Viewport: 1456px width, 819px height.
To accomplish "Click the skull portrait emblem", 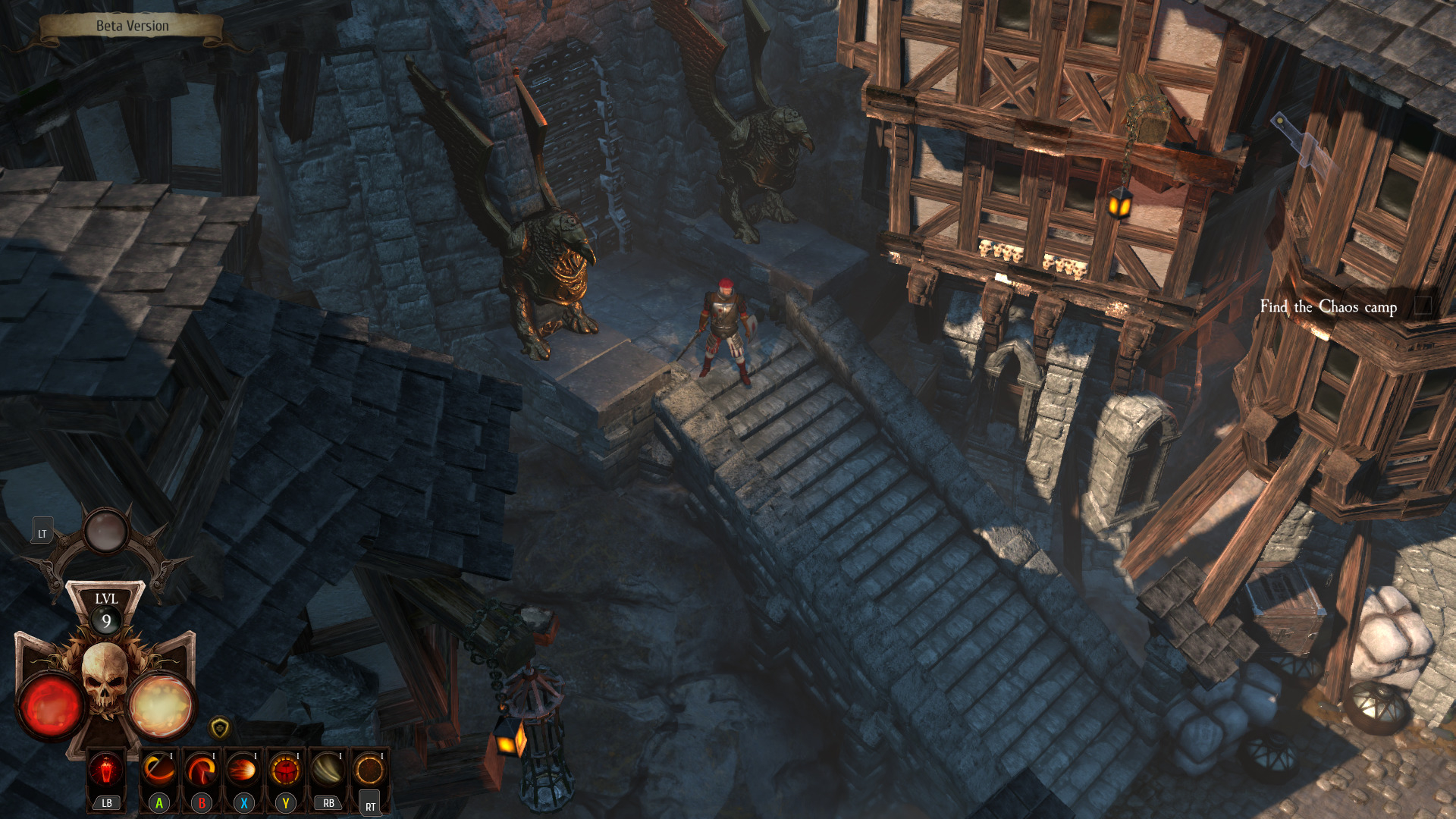I will coord(105,677).
